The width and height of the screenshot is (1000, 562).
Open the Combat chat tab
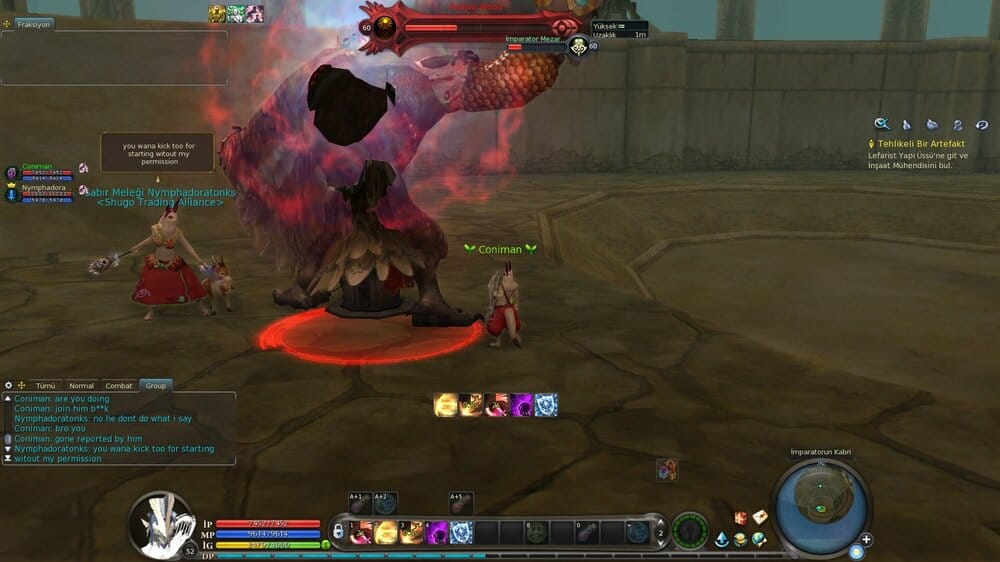pos(119,385)
